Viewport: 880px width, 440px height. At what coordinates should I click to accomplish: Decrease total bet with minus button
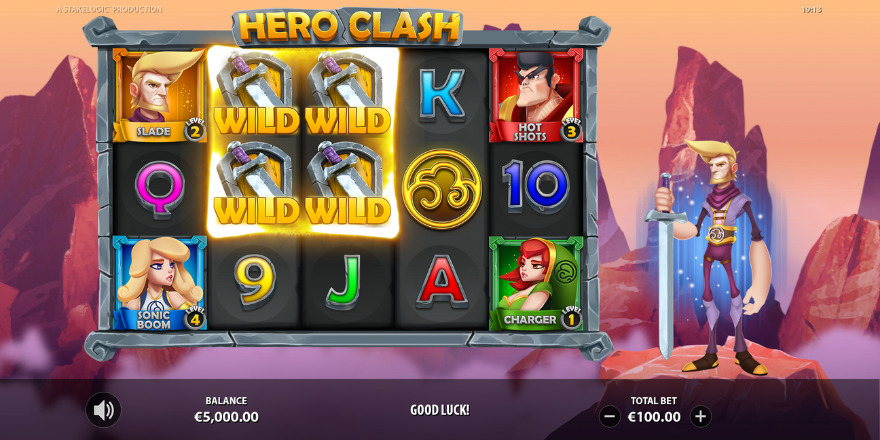(609, 417)
